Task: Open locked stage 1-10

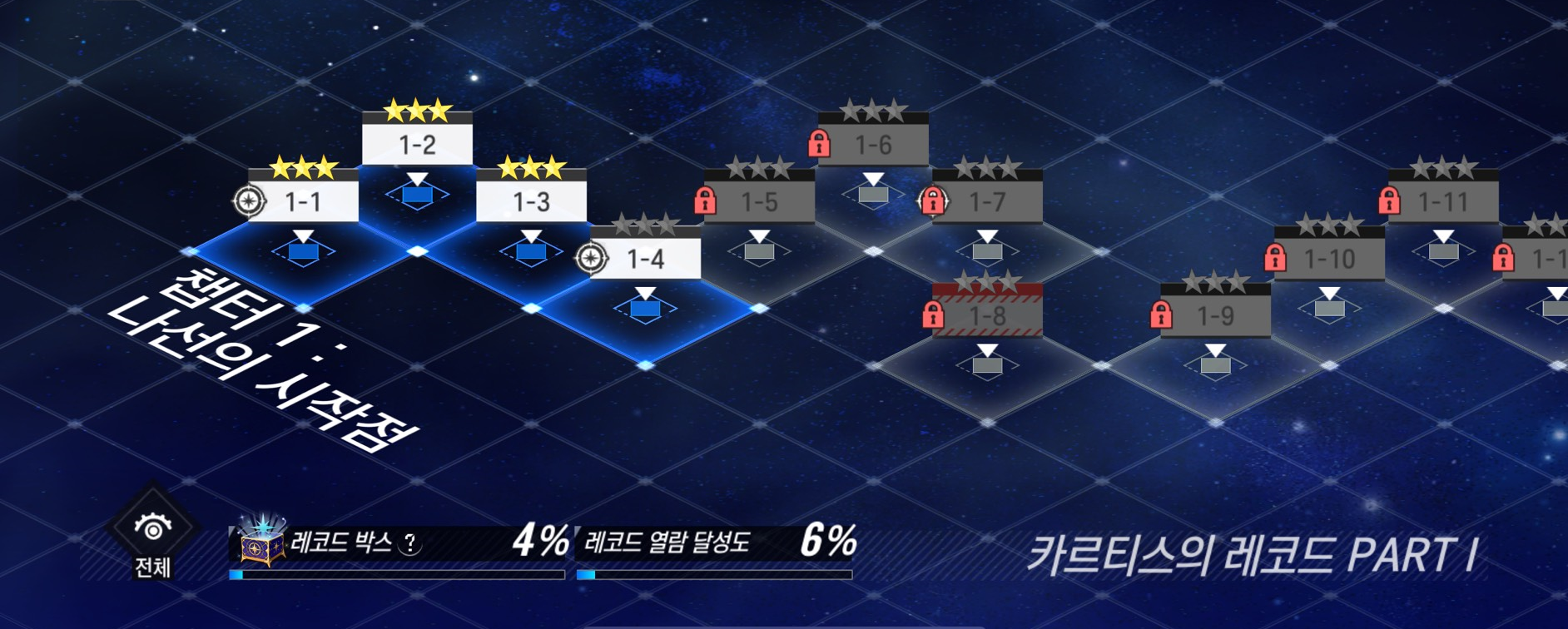Action: coord(1329,260)
